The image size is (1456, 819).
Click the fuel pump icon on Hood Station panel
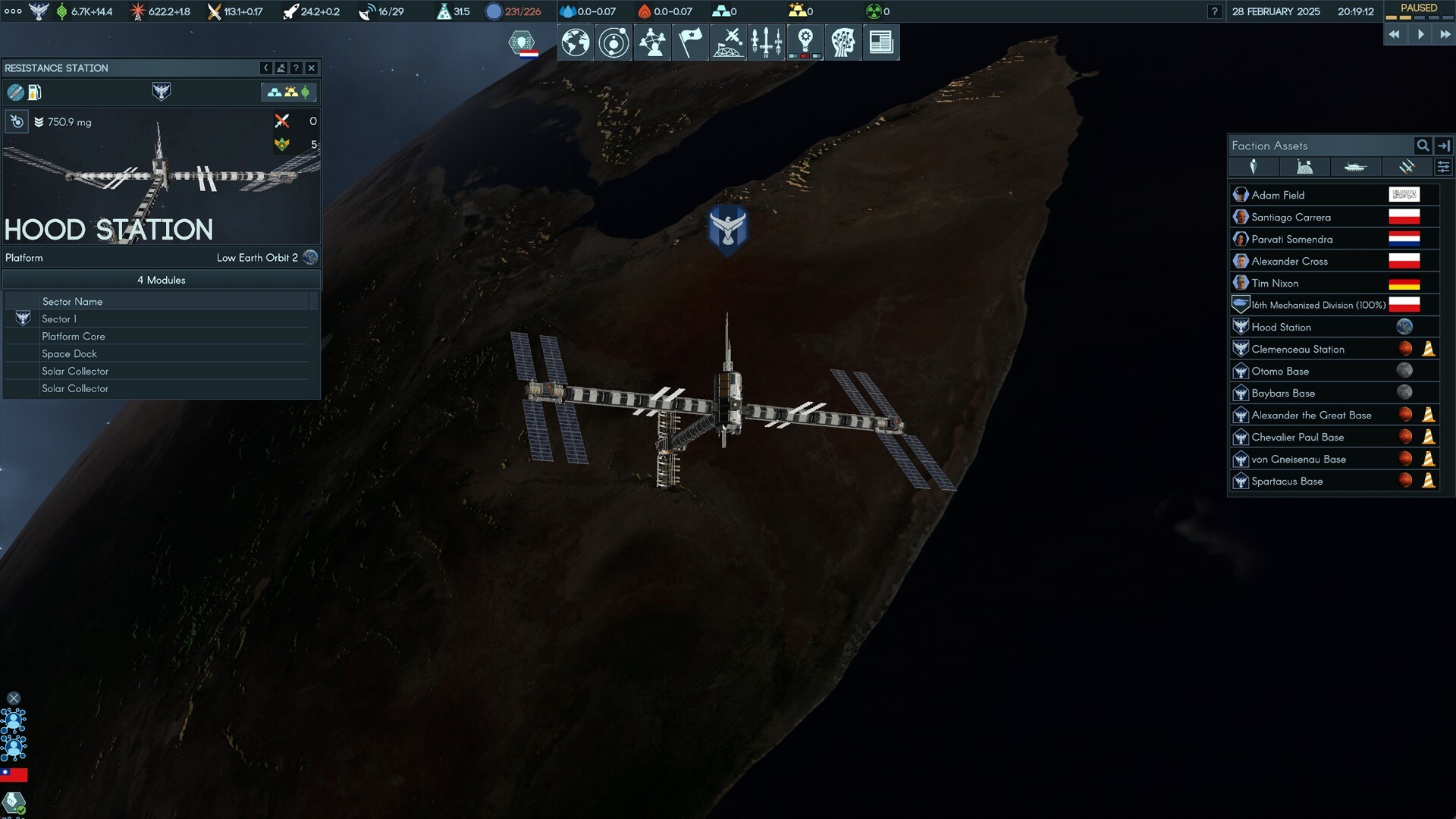click(33, 93)
